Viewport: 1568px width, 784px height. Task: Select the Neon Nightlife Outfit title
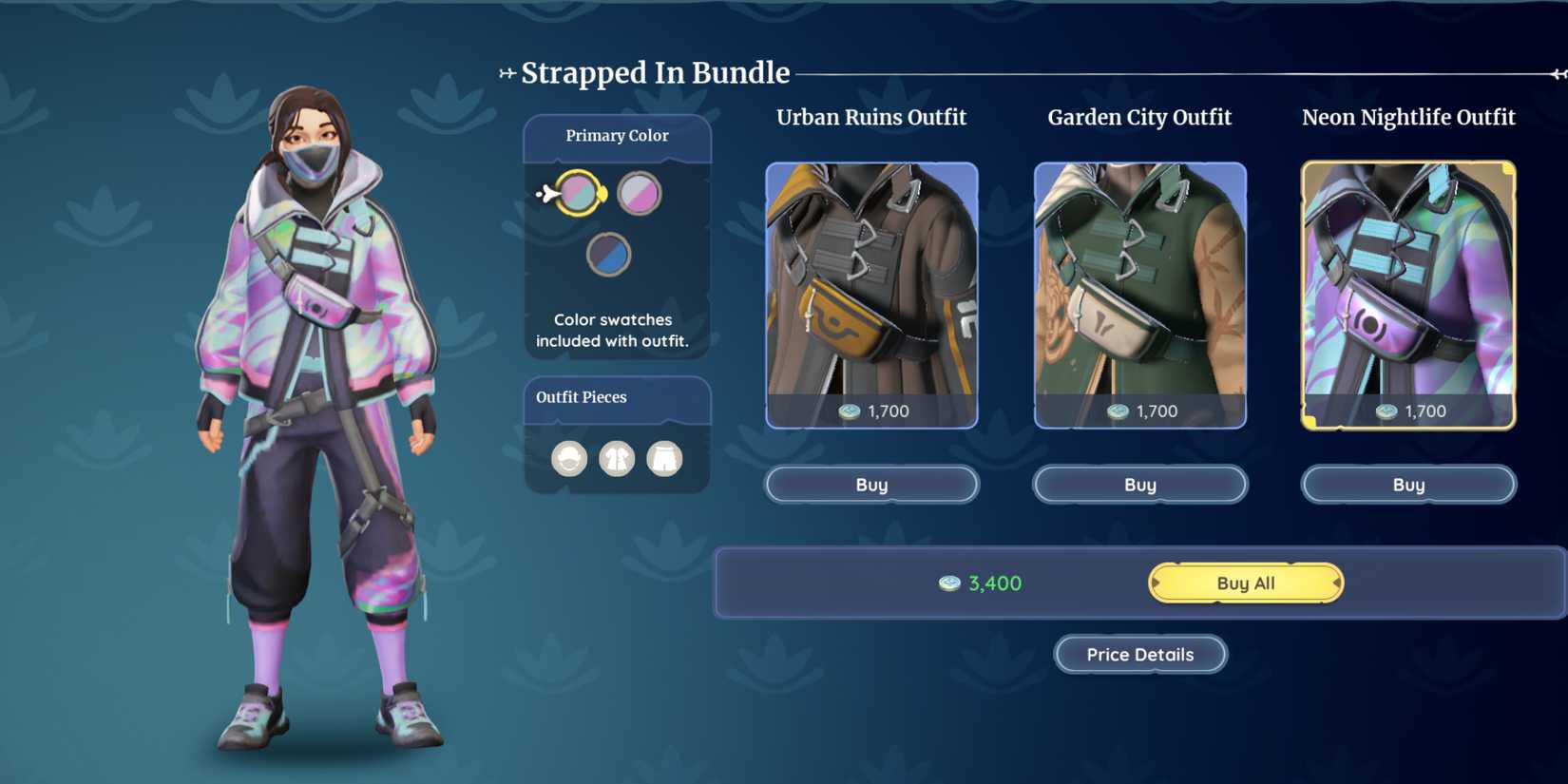point(1408,117)
